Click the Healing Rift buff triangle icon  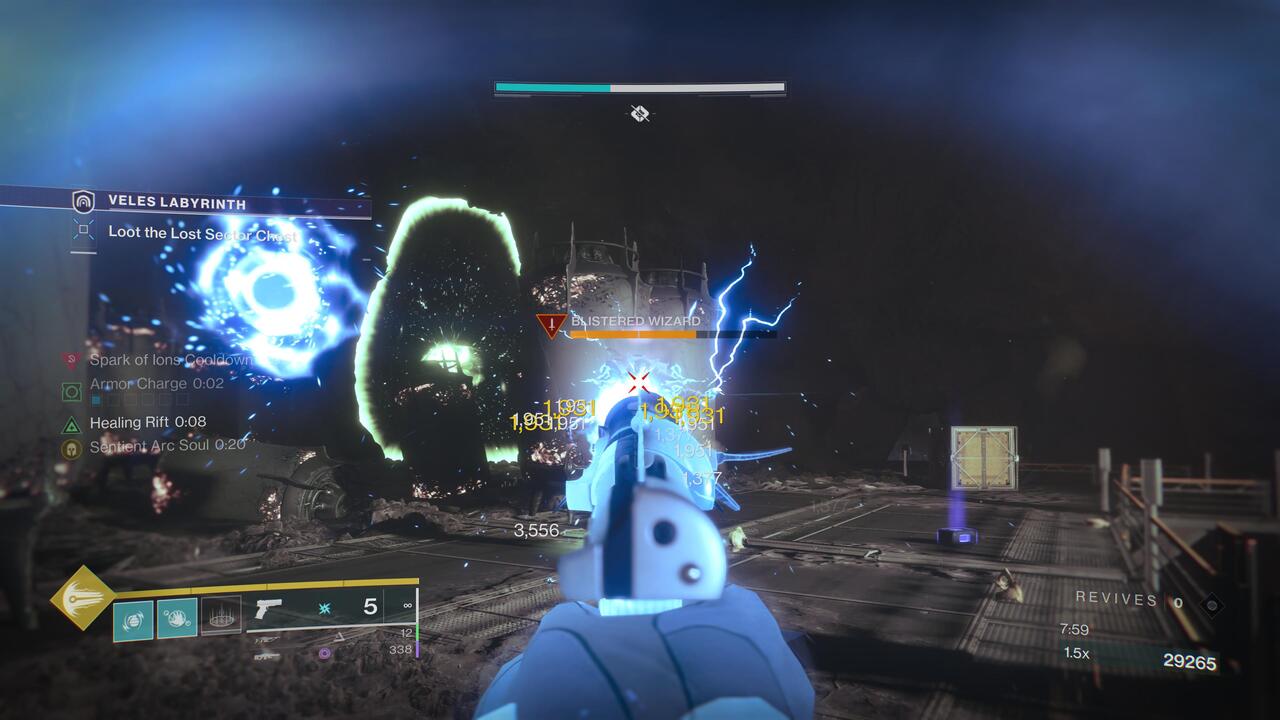(70, 423)
